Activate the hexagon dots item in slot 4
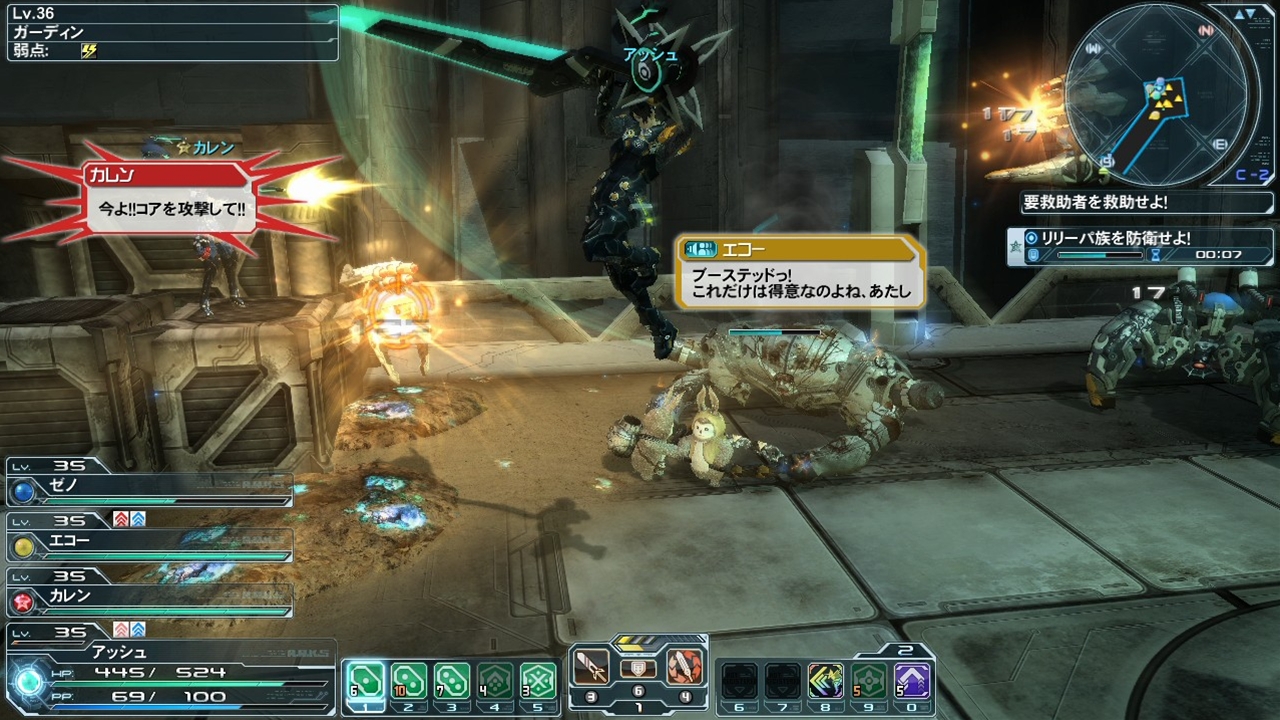The image size is (1280, 720). pyautogui.click(x=495, y=682)
